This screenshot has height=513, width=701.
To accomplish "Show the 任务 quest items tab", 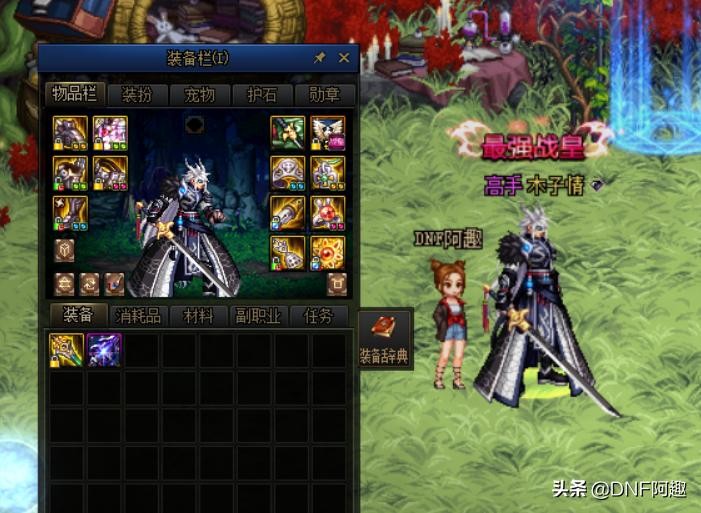I will (318, 316).
